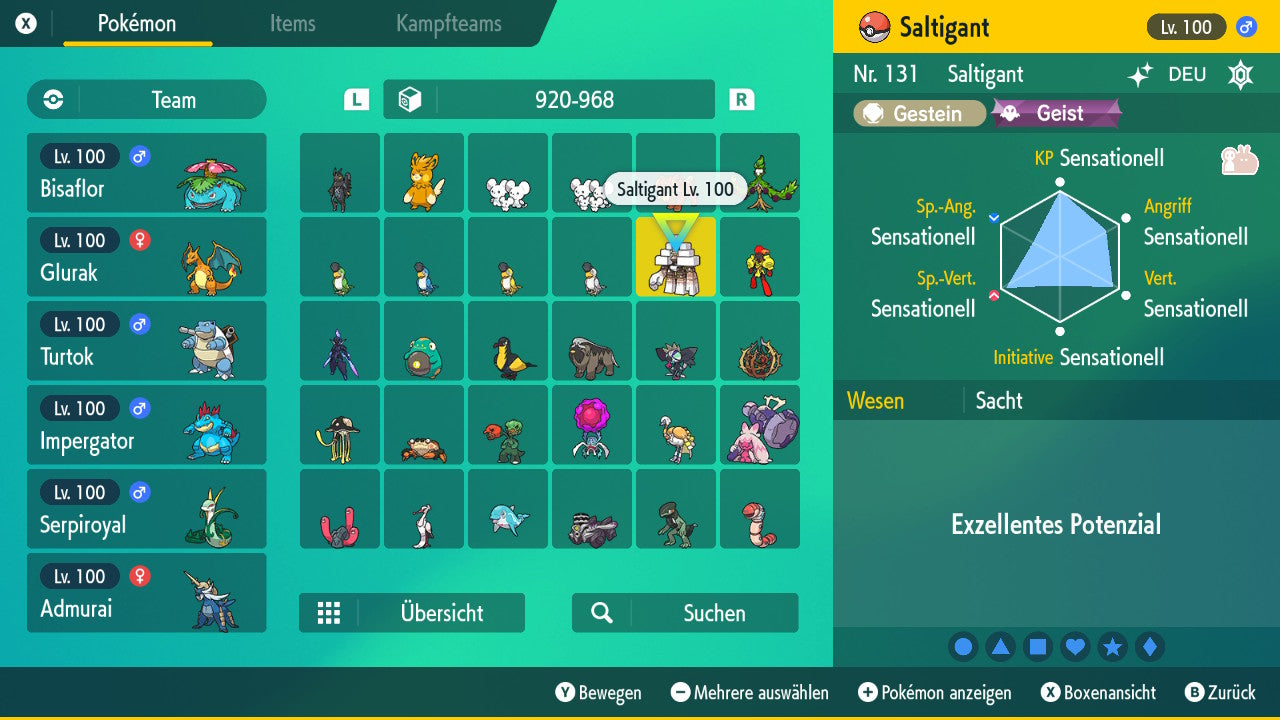Click the Team switch icon in sidebar

click(x=52, y=99)
